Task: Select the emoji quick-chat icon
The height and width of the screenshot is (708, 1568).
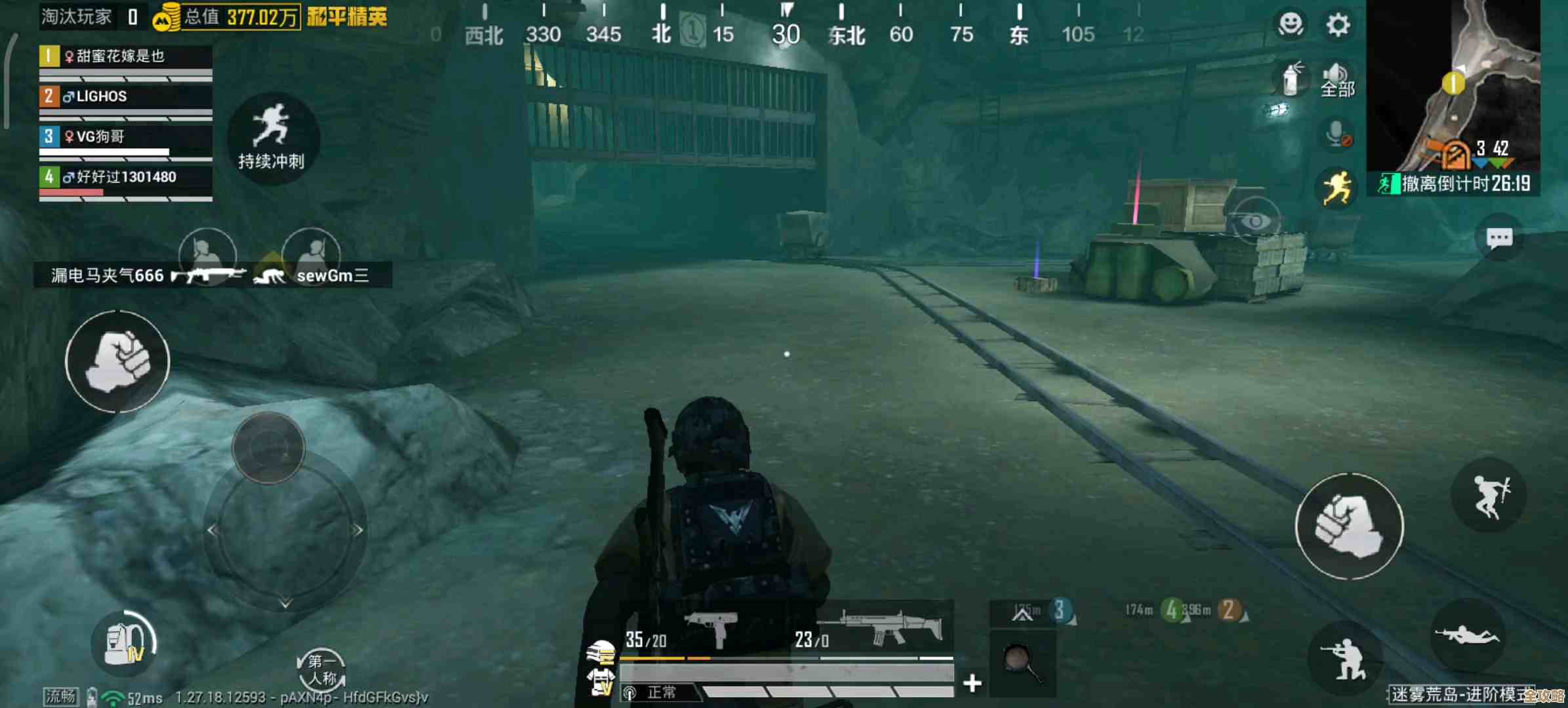Action: [1289, 22]
